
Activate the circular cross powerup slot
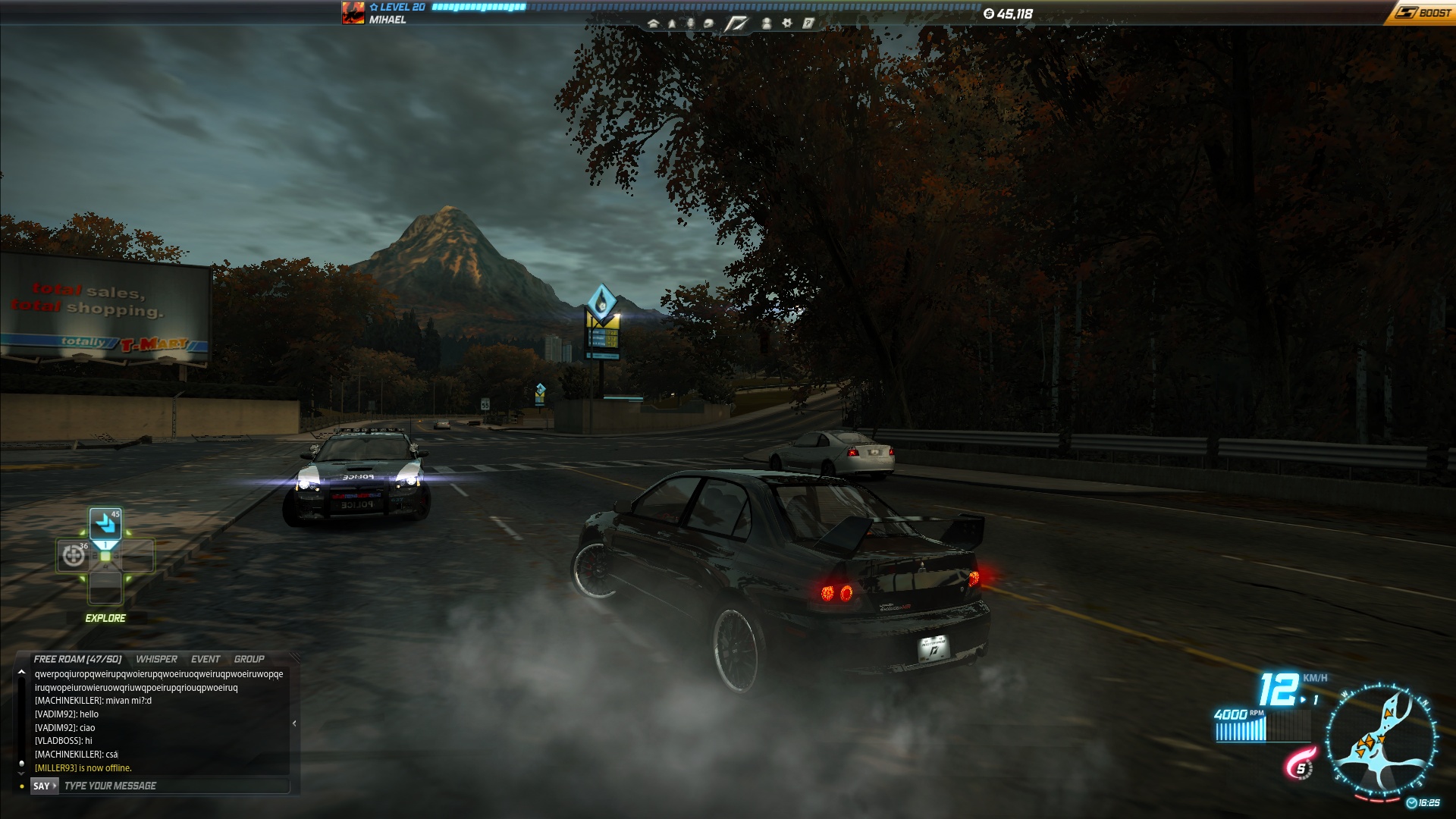pyautogui.click(x=74, y=556)
